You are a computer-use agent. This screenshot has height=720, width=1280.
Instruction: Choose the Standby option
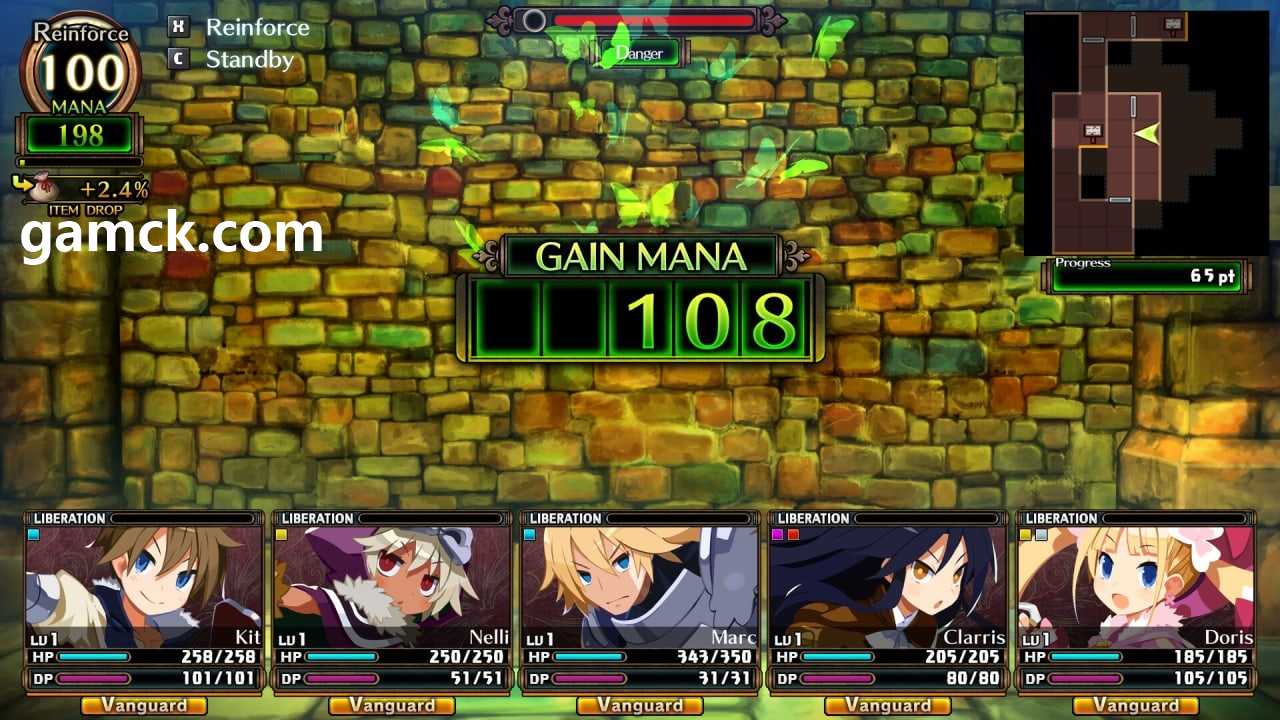coord(248,60)
